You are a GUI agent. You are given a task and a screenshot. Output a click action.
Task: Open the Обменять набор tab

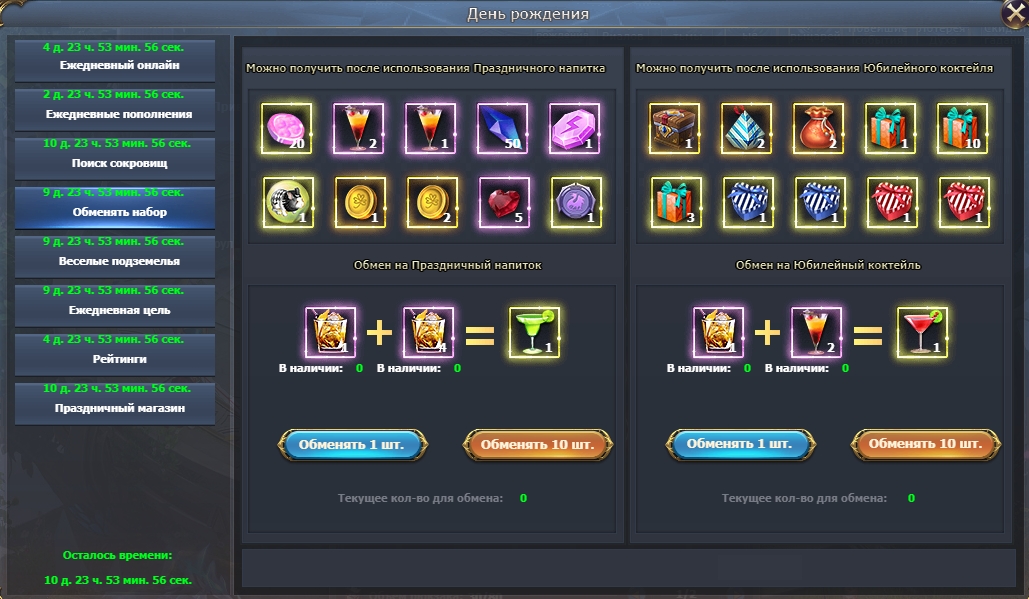[113, 206]
